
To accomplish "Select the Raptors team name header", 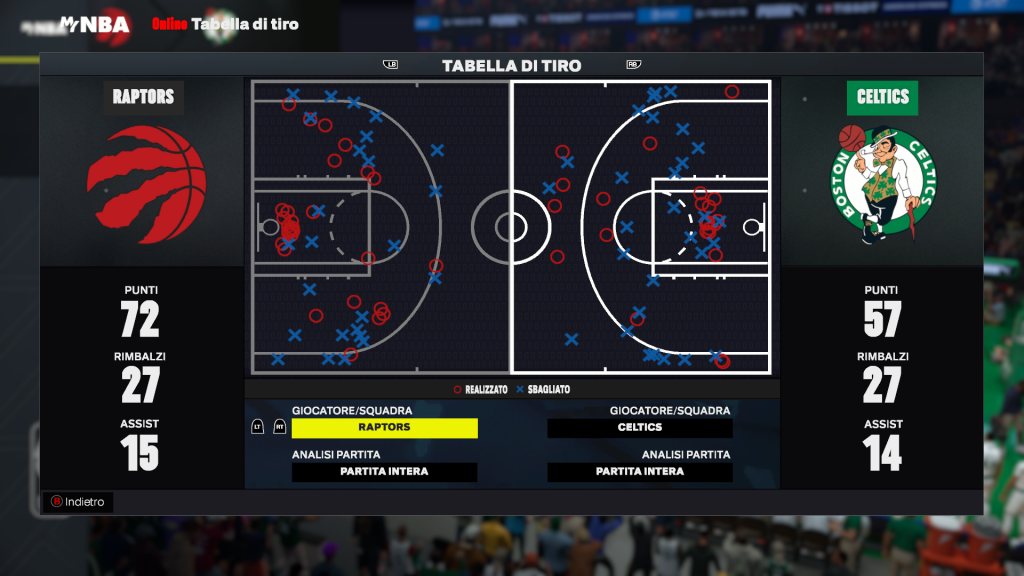I will point(143,97).
